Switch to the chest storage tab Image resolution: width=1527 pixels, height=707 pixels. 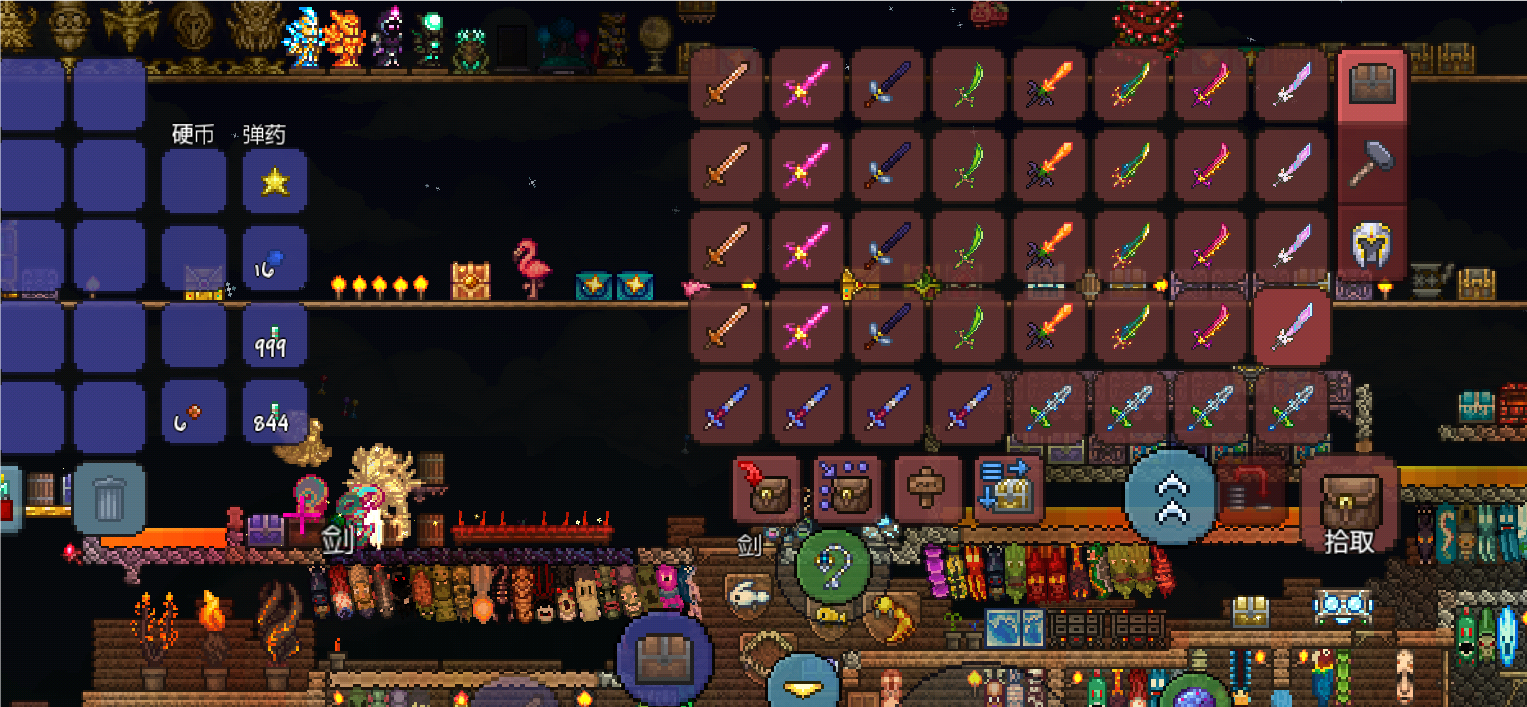click(x=1372, y=86)
